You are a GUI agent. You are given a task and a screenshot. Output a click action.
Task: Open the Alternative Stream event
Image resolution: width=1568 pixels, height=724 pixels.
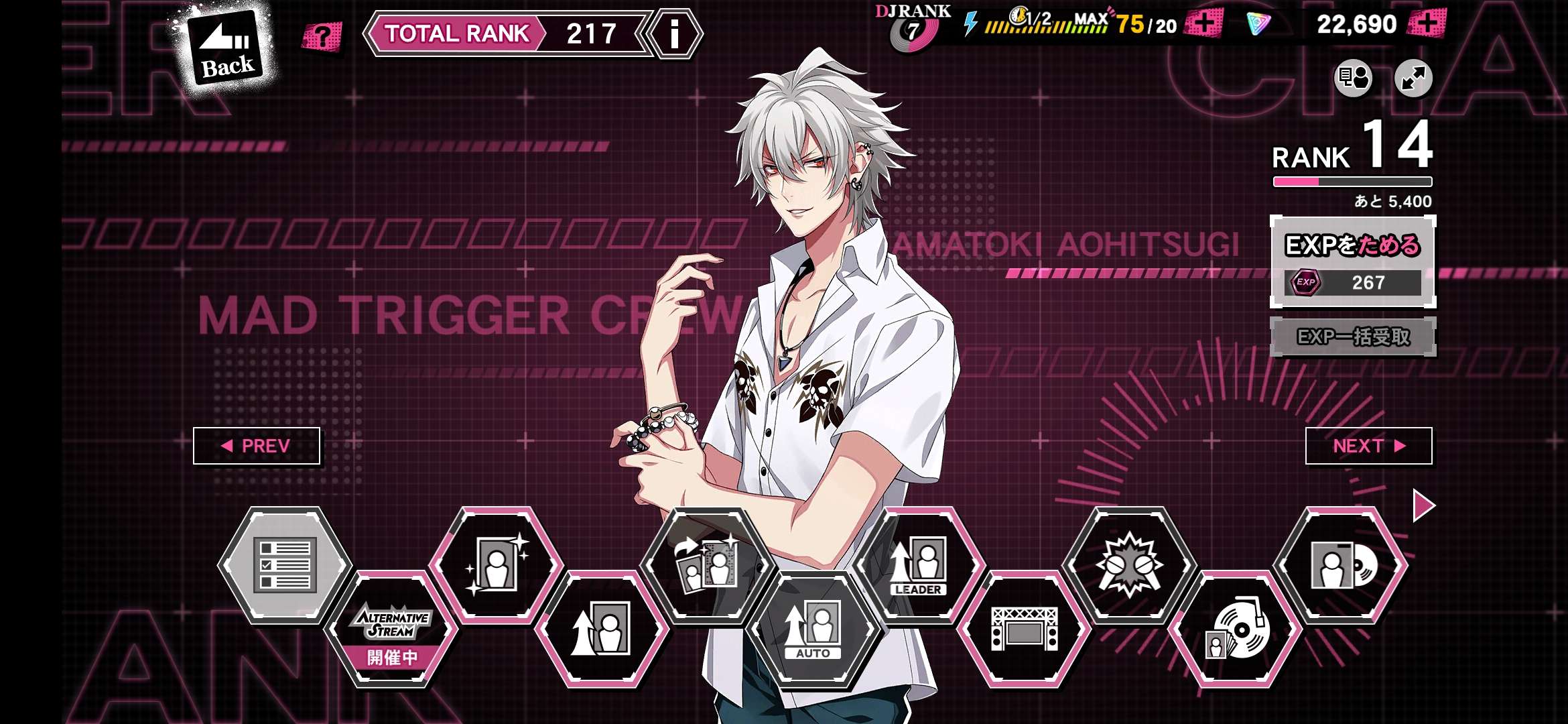392,630
